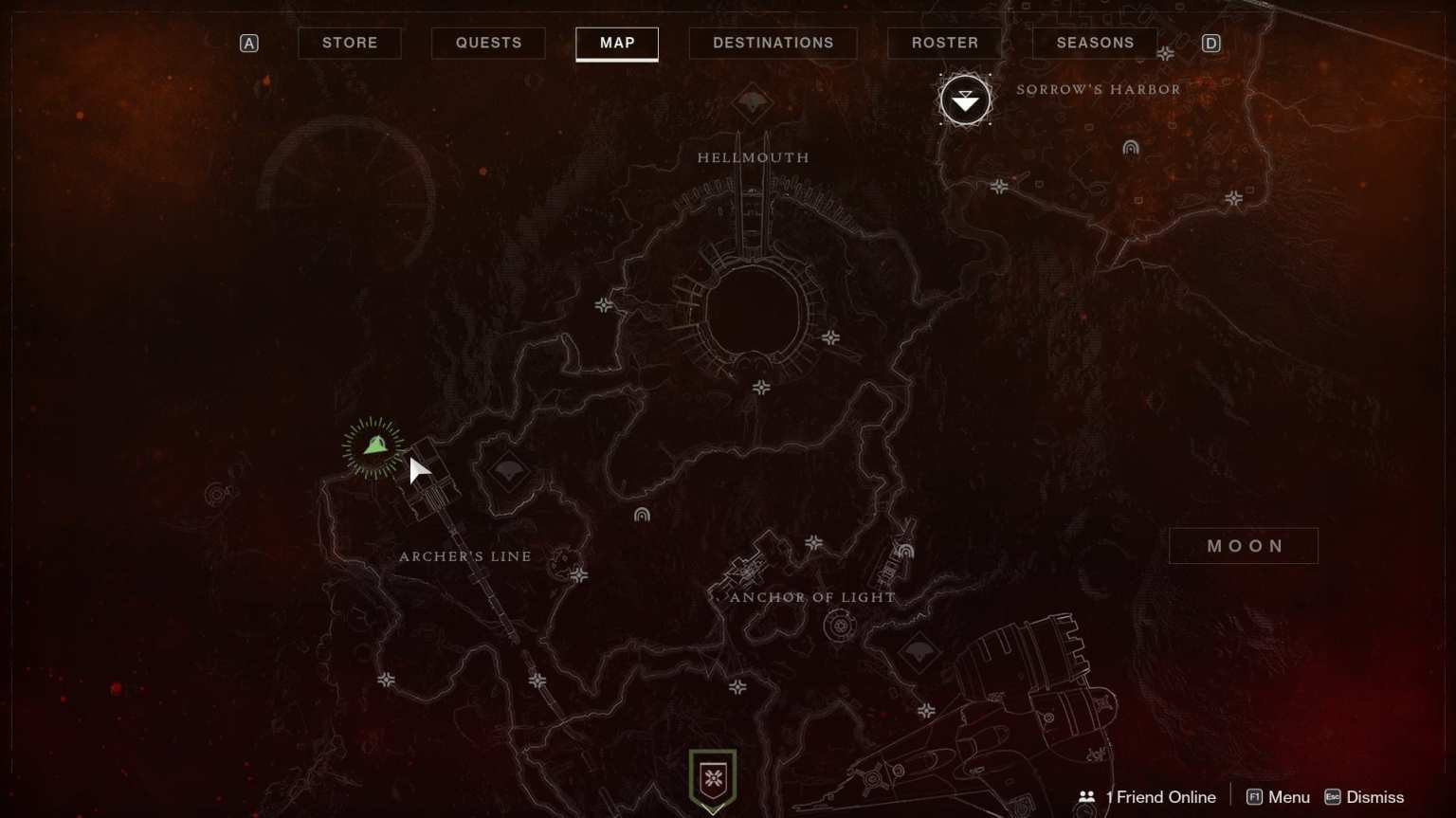Click the cross-shaped node icon near Hellmouth's rim
This screenshot has width=1456, height=818.
coord(831,336)
